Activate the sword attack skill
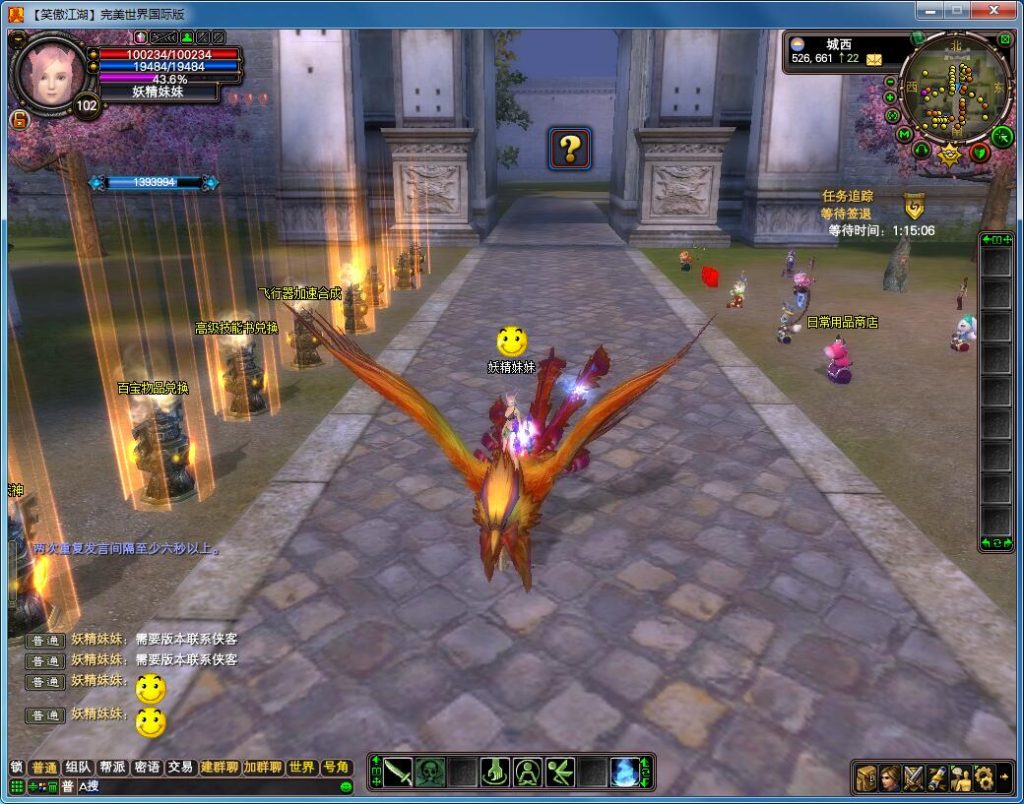1024x804 pixels. pos(398,772)
